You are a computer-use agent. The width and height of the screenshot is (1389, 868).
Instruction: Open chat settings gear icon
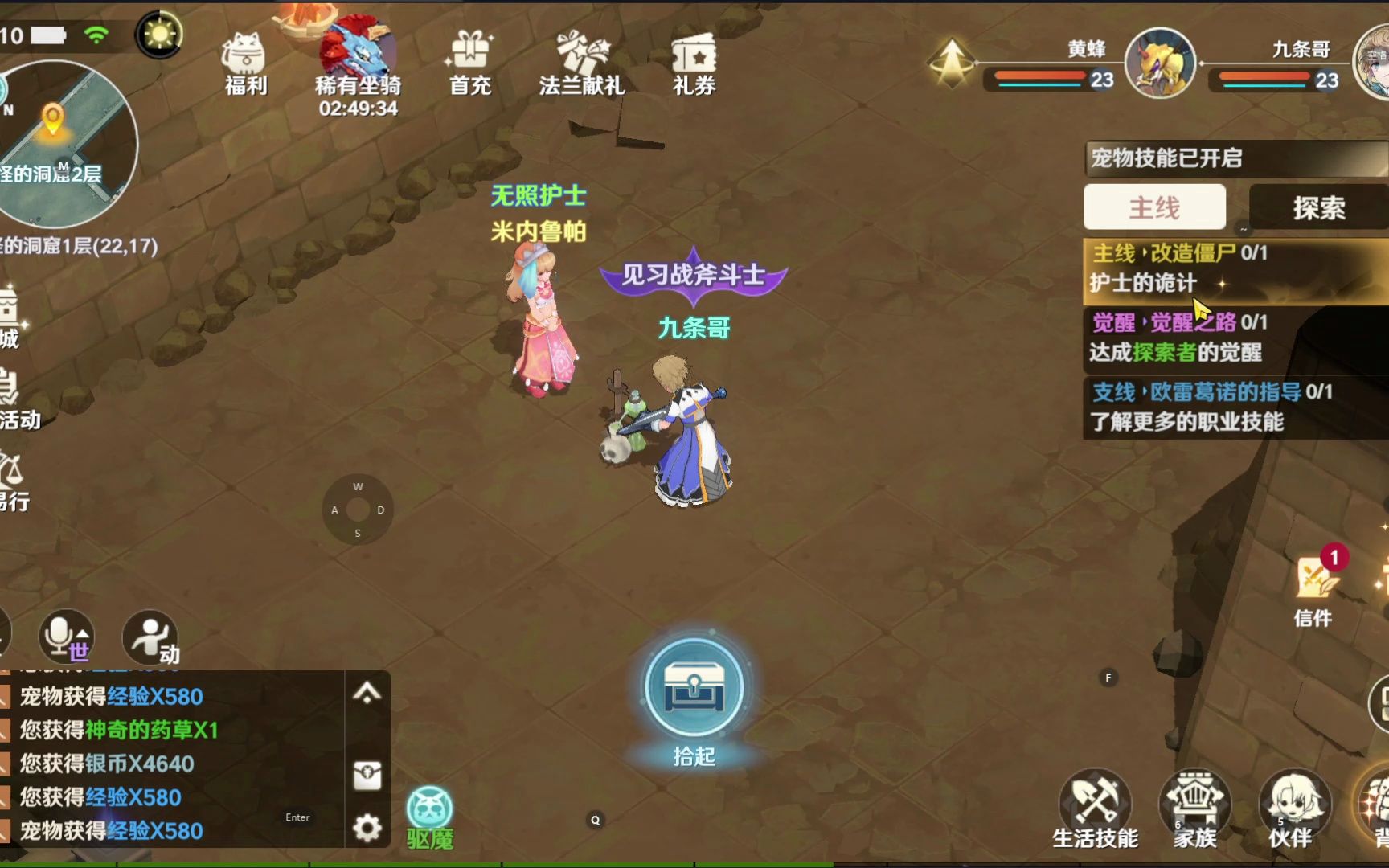367,828
